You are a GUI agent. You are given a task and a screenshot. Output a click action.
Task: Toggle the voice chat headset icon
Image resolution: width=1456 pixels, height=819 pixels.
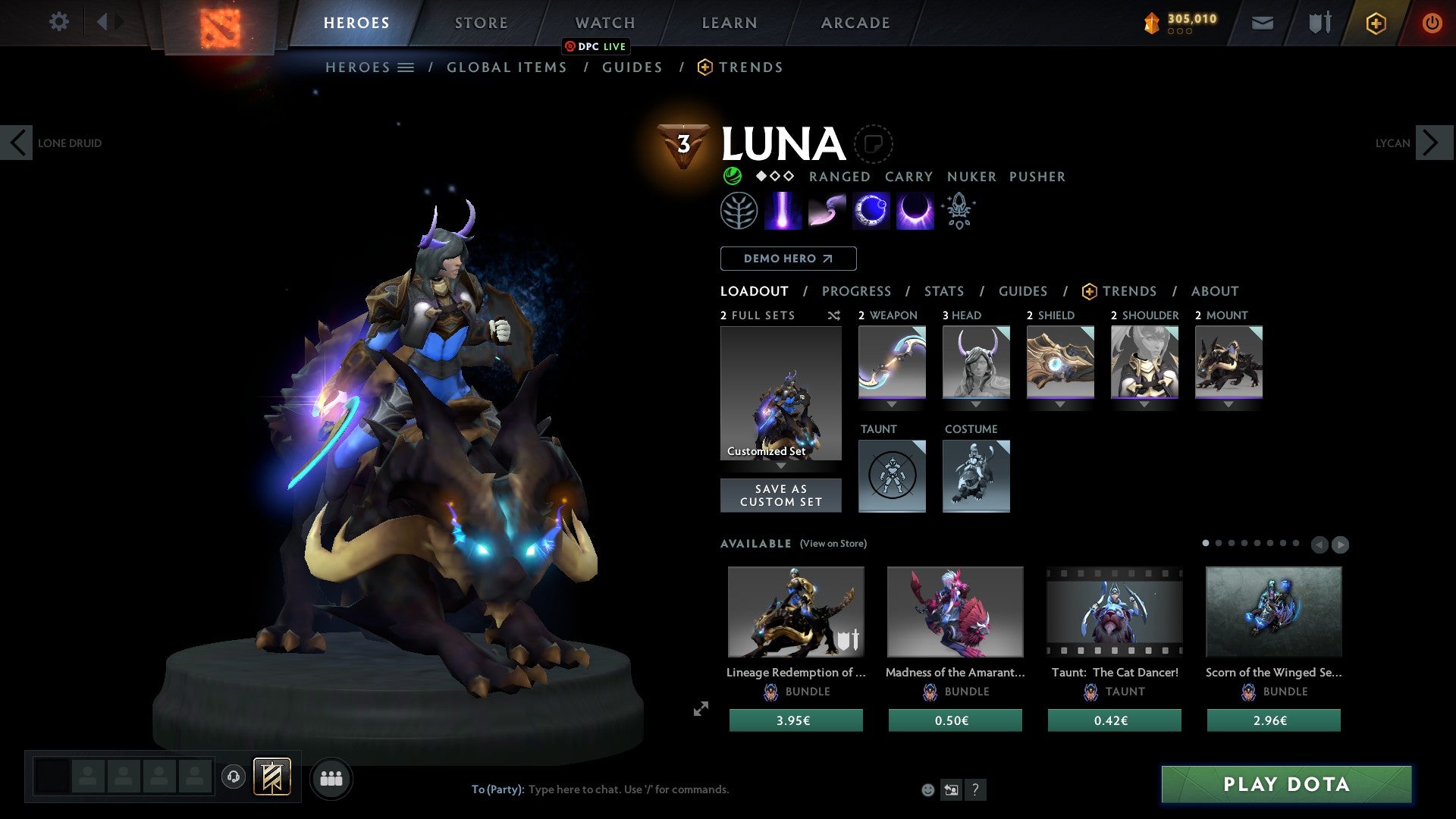coord(233,777)
